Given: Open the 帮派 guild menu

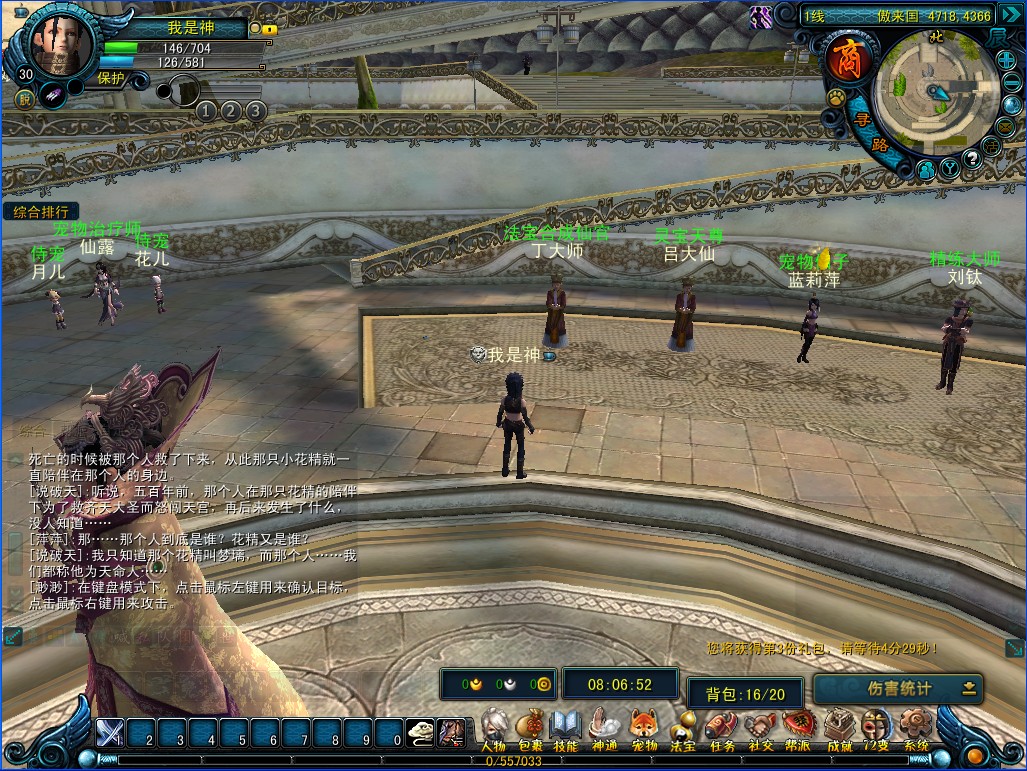Looking at the screenshot, I should (x=798, y=726).
